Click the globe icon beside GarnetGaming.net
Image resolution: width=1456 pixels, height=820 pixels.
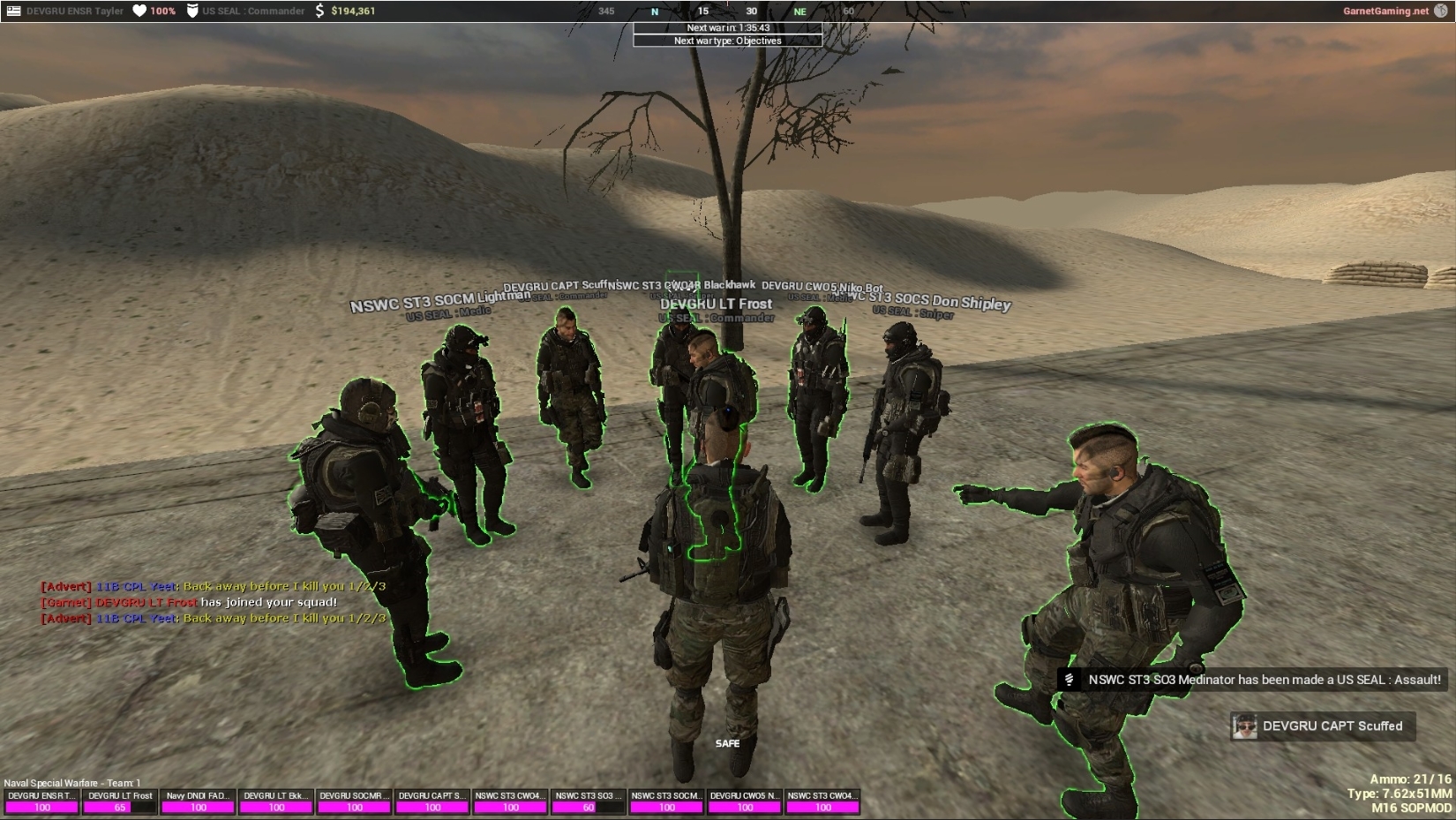pyautogui.click(x=1441, y=11)
